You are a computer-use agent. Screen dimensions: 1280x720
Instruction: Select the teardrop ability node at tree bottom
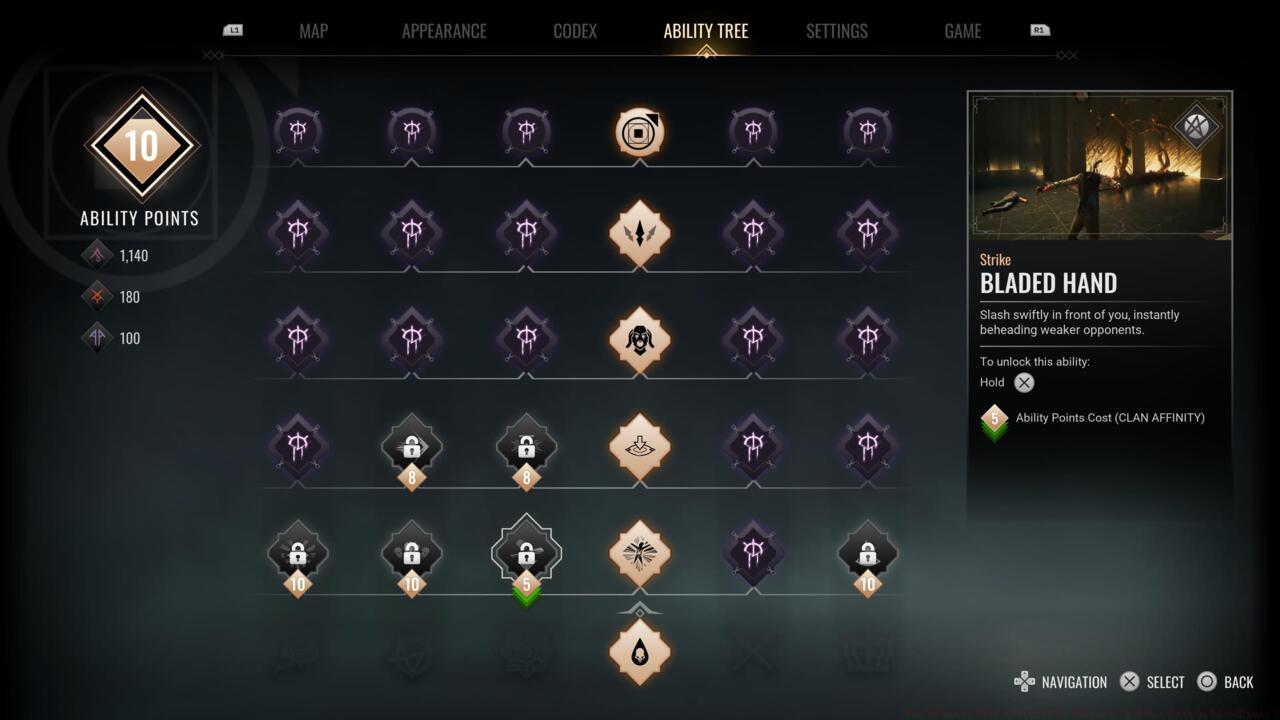pyautogui.click(x=640, y=651)
